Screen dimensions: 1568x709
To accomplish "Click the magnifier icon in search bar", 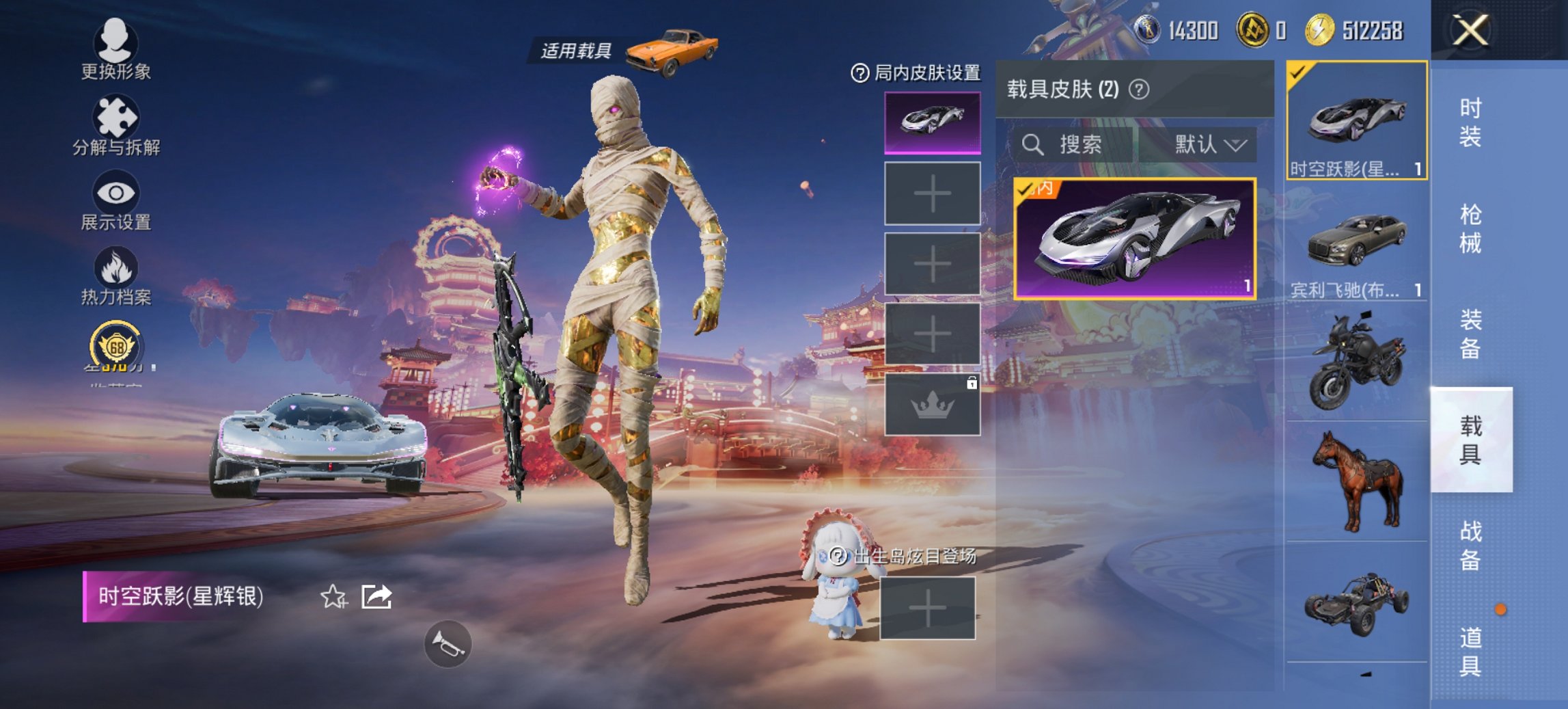I will pyautogui.click(x=1032, y=145).
